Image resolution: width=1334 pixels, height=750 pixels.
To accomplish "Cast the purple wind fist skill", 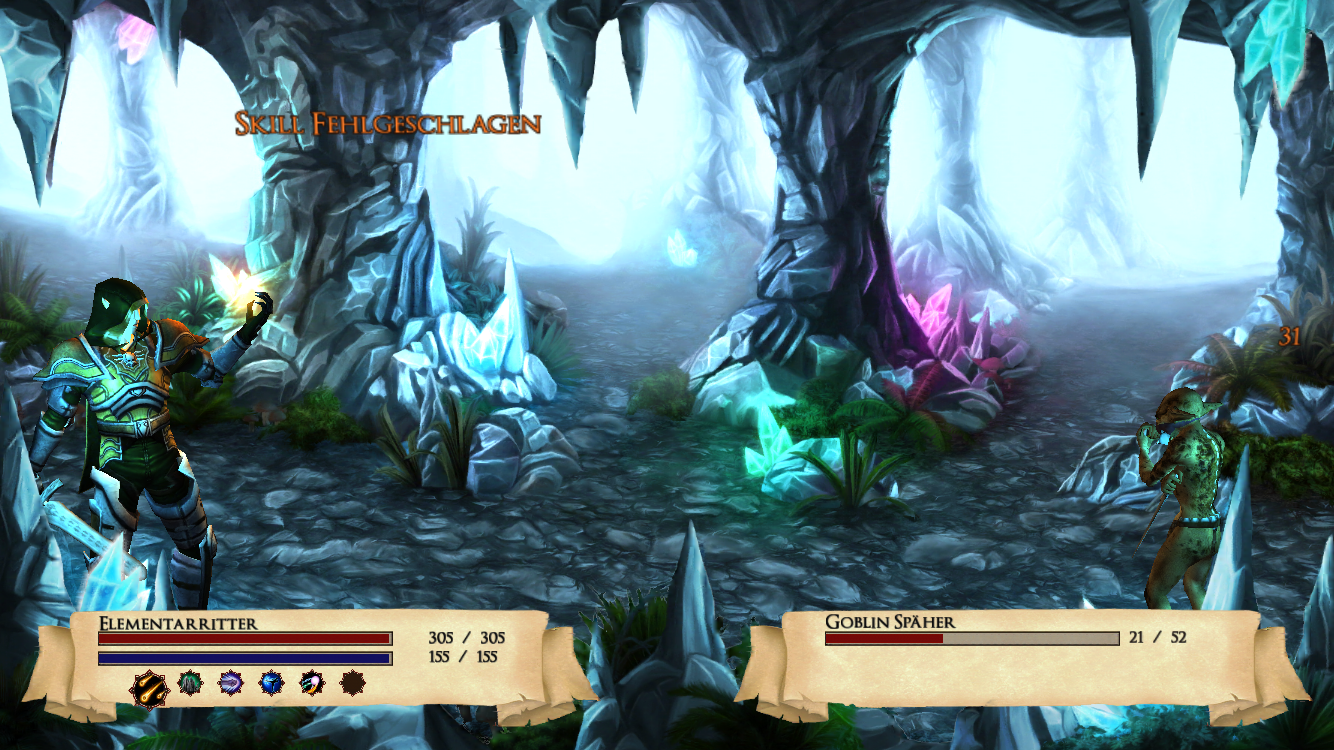I will pos(231,684).
